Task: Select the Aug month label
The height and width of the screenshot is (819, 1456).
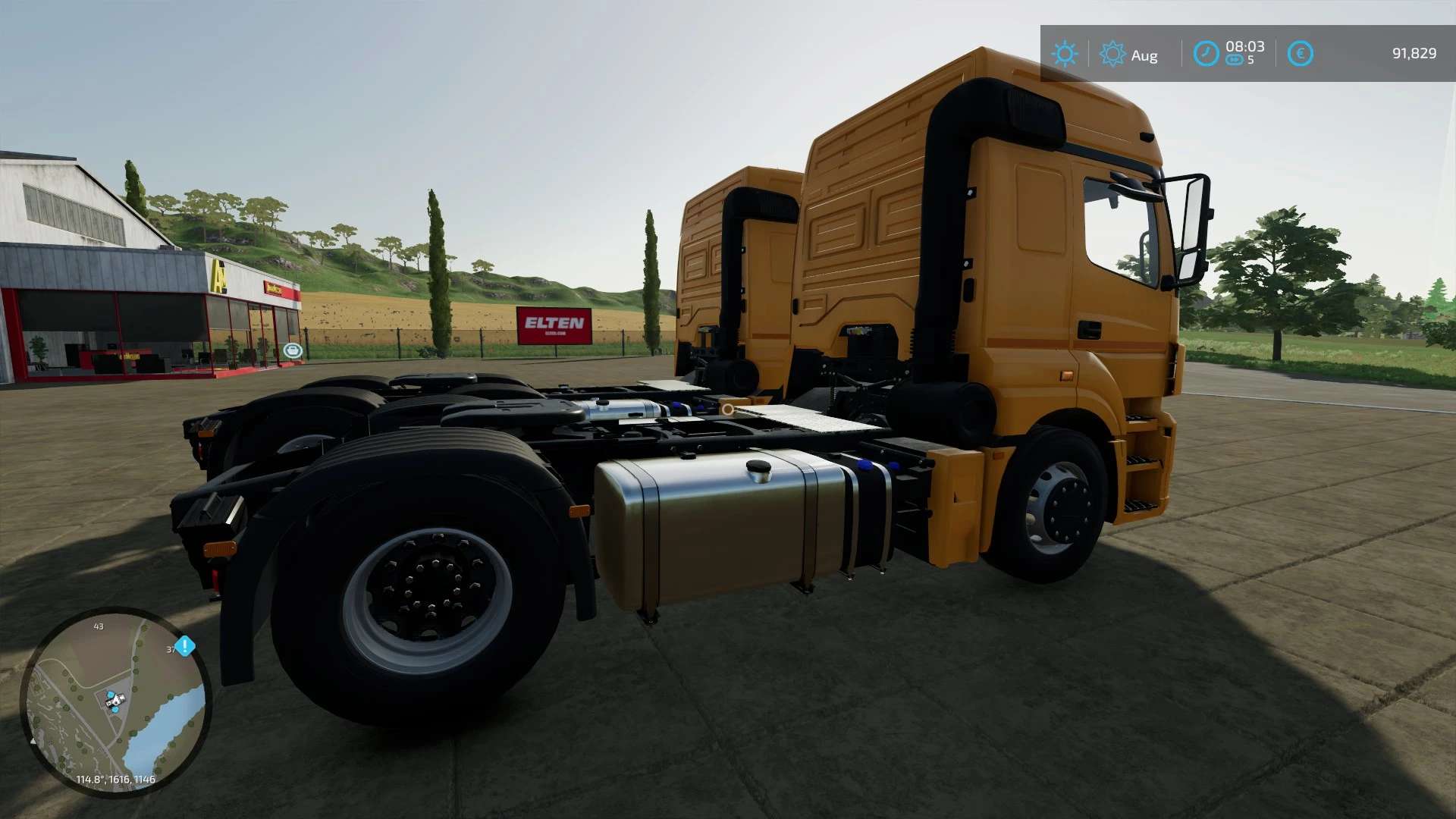Action: [x=1145, y=55]
